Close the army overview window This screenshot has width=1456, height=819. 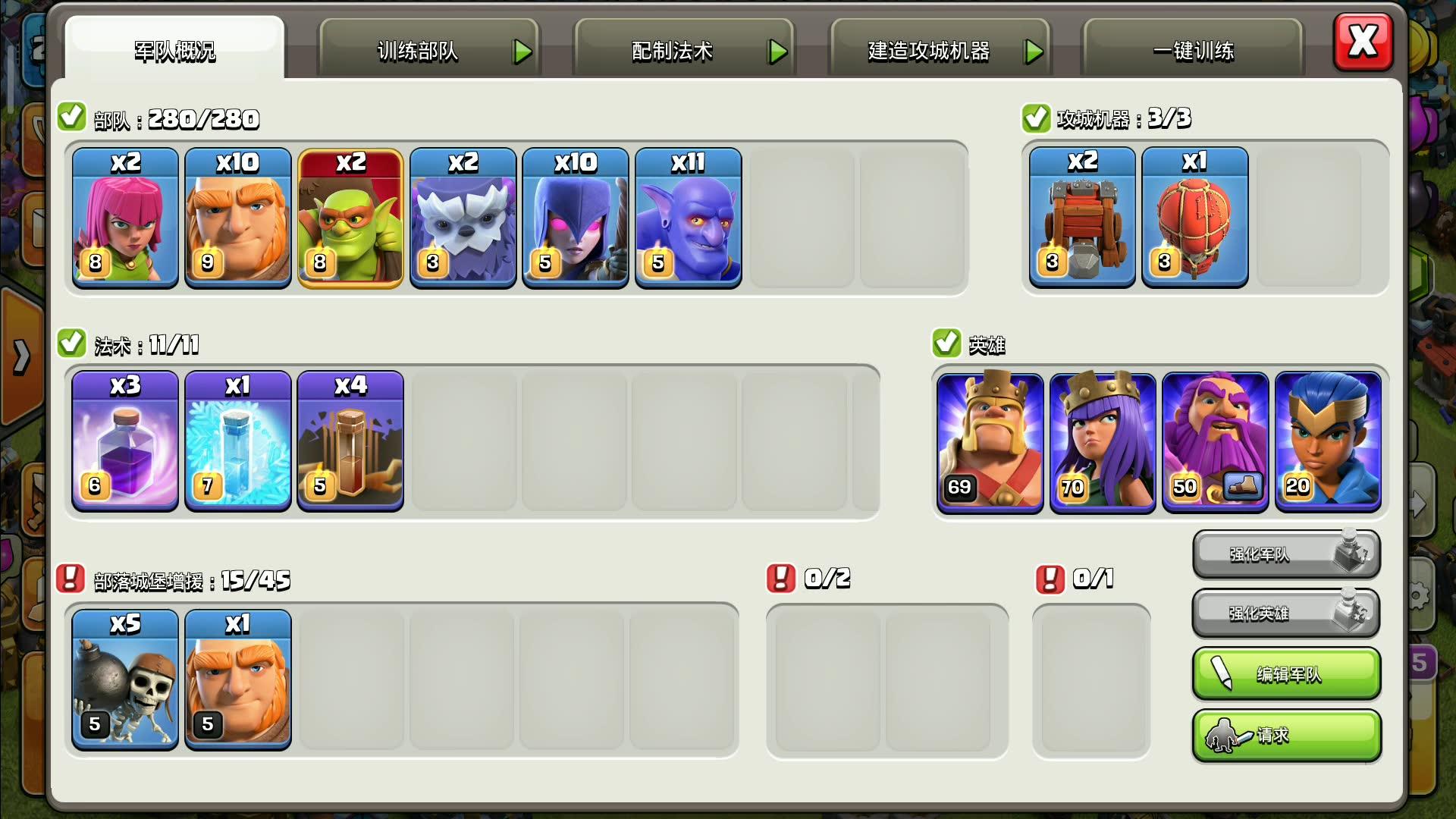coord(1363,42)
